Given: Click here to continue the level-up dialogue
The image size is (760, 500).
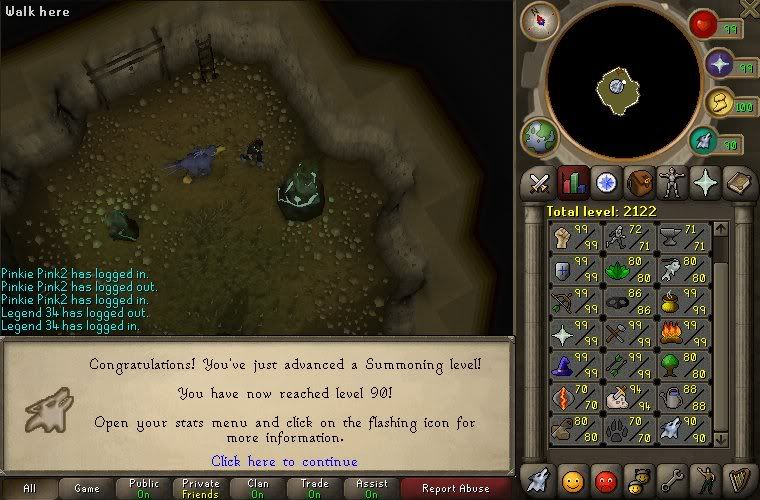Looking at the screenshot, I should [284, 461].
